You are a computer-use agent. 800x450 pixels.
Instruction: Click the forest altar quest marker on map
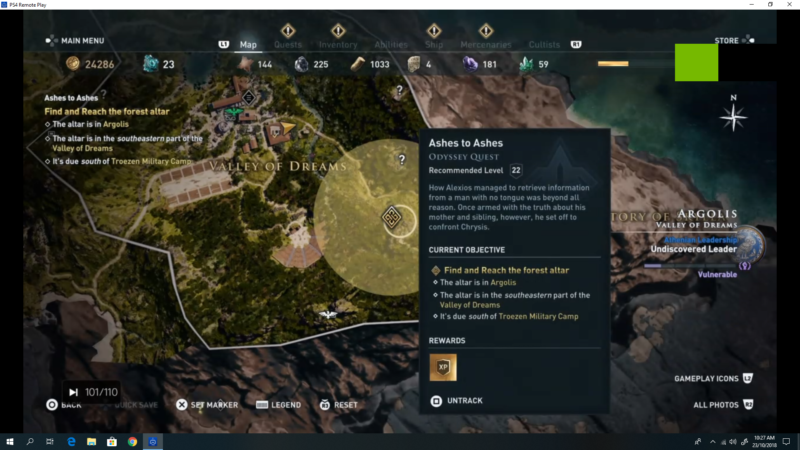(x=391, y=217)
